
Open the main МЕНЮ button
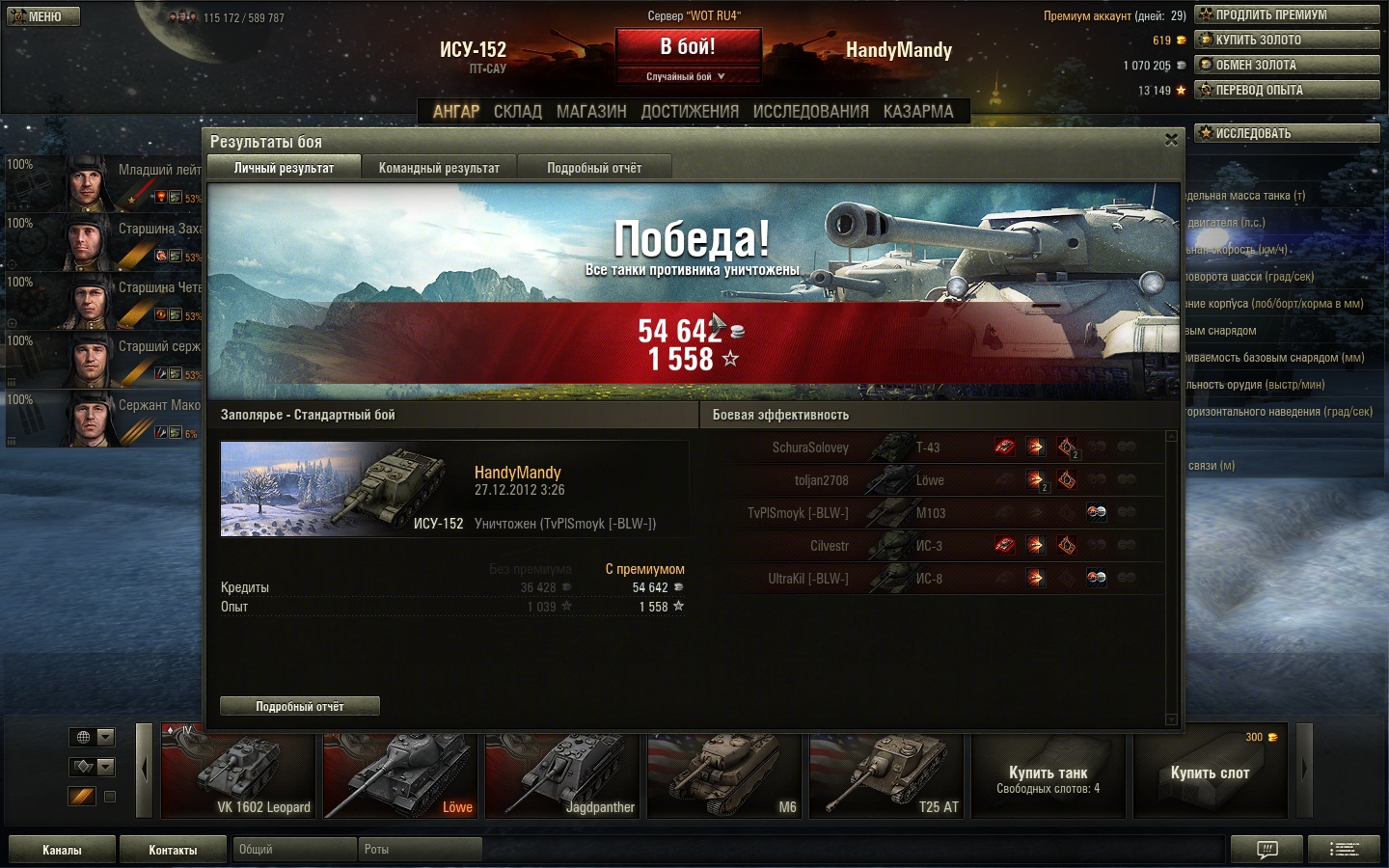click(43, 16)
